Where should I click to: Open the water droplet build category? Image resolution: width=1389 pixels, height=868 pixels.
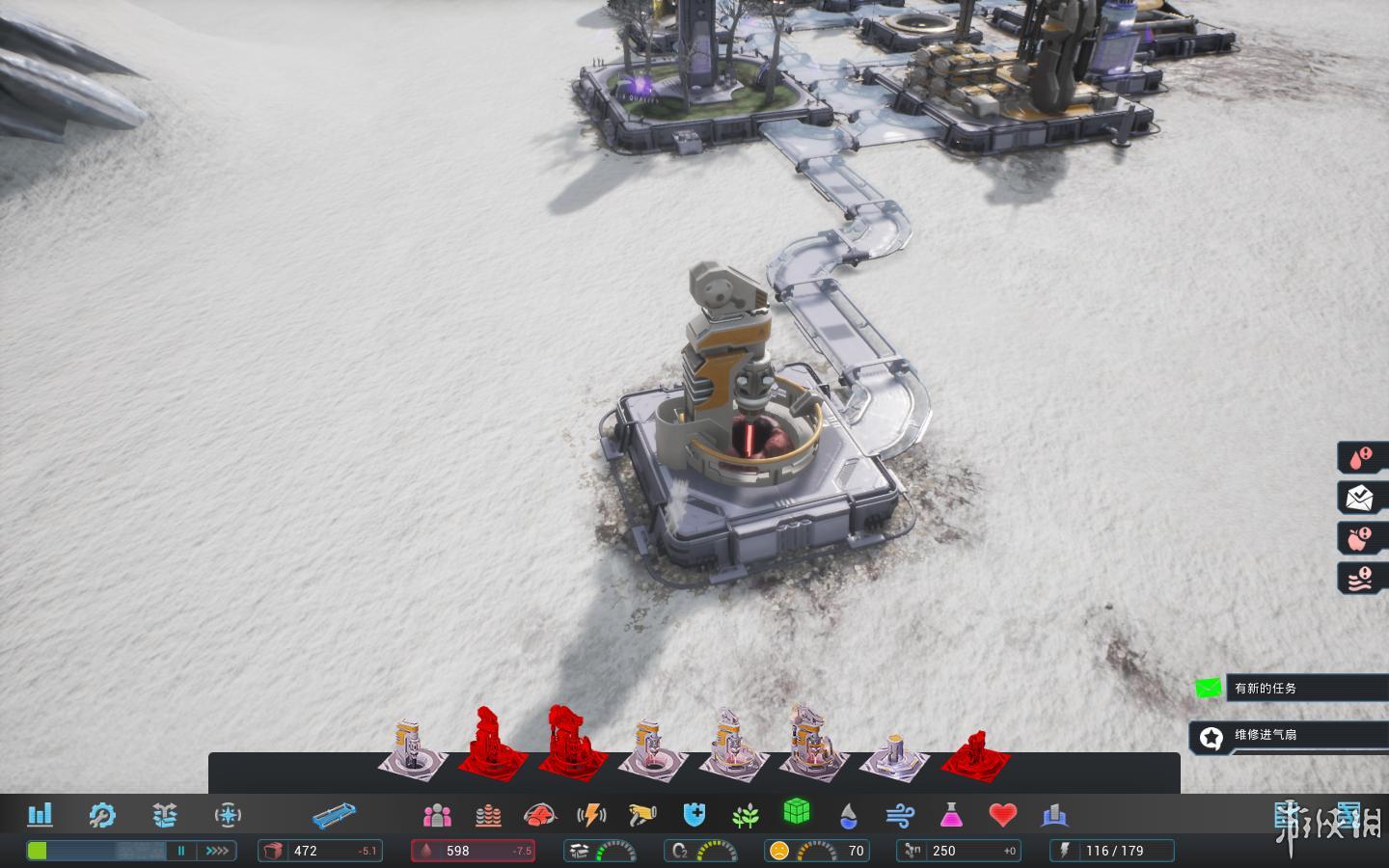(x=848, y=816)
